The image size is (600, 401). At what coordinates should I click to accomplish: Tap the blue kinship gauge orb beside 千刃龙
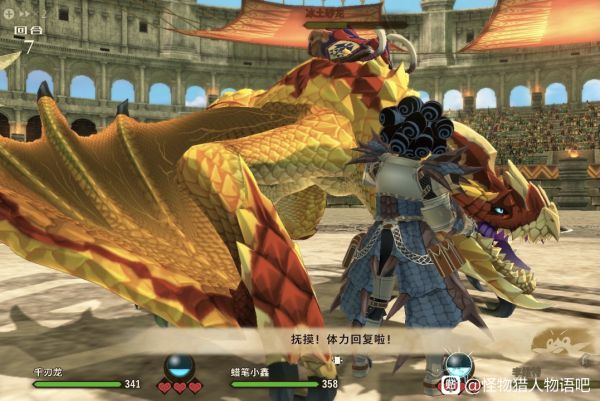coord(180,366)
